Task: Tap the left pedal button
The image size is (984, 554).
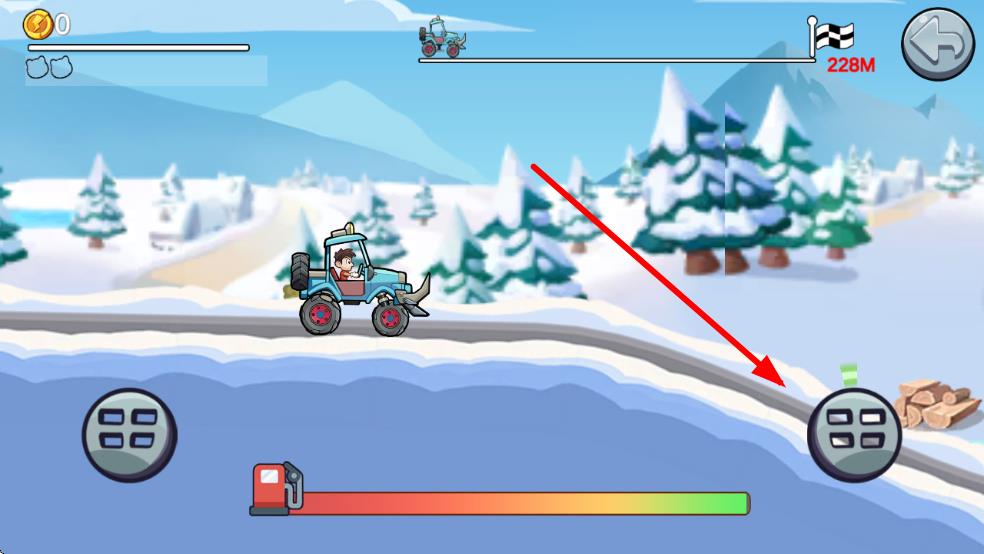Action: 129,435
